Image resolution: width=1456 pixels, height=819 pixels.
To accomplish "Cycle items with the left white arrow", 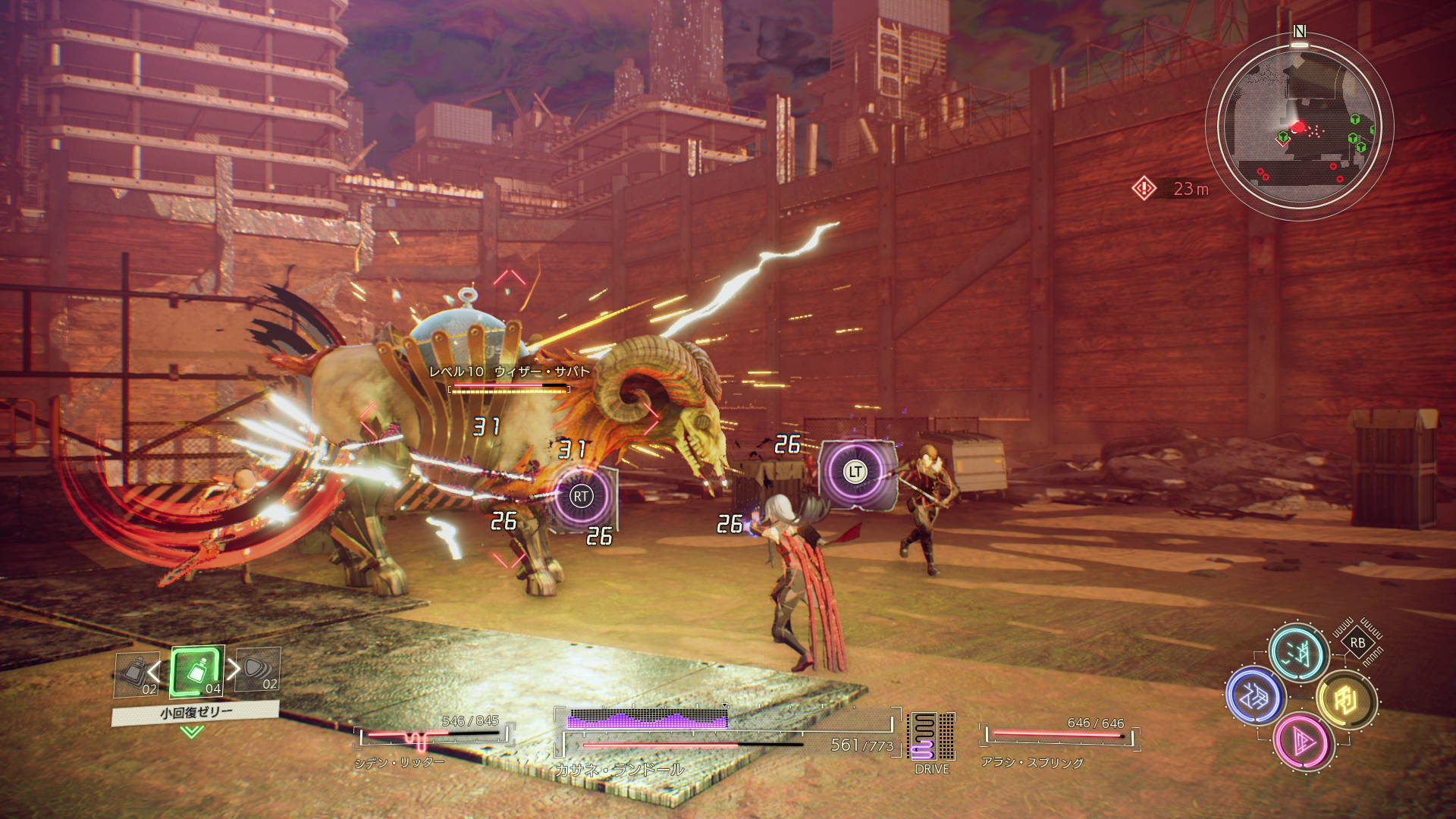I will (155, 670).
